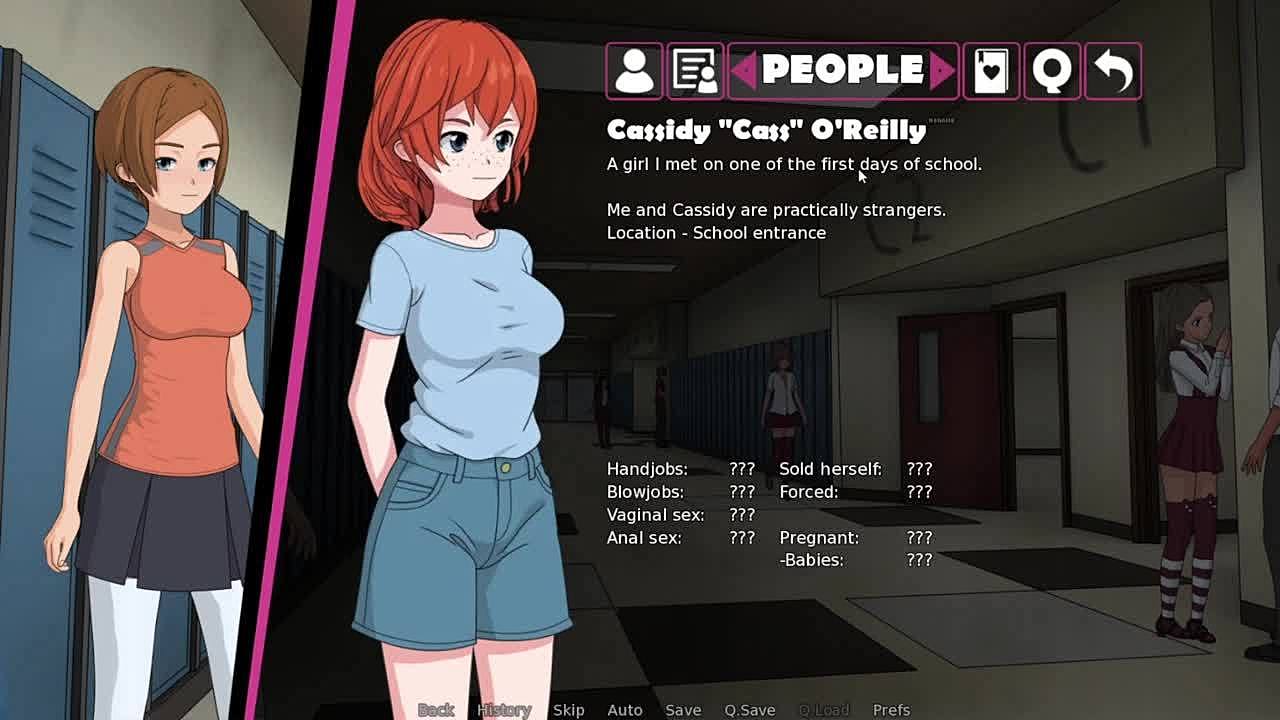1280x720 pixels.
Task: Close the menu with the return arrow
Action: point(1112,71)
